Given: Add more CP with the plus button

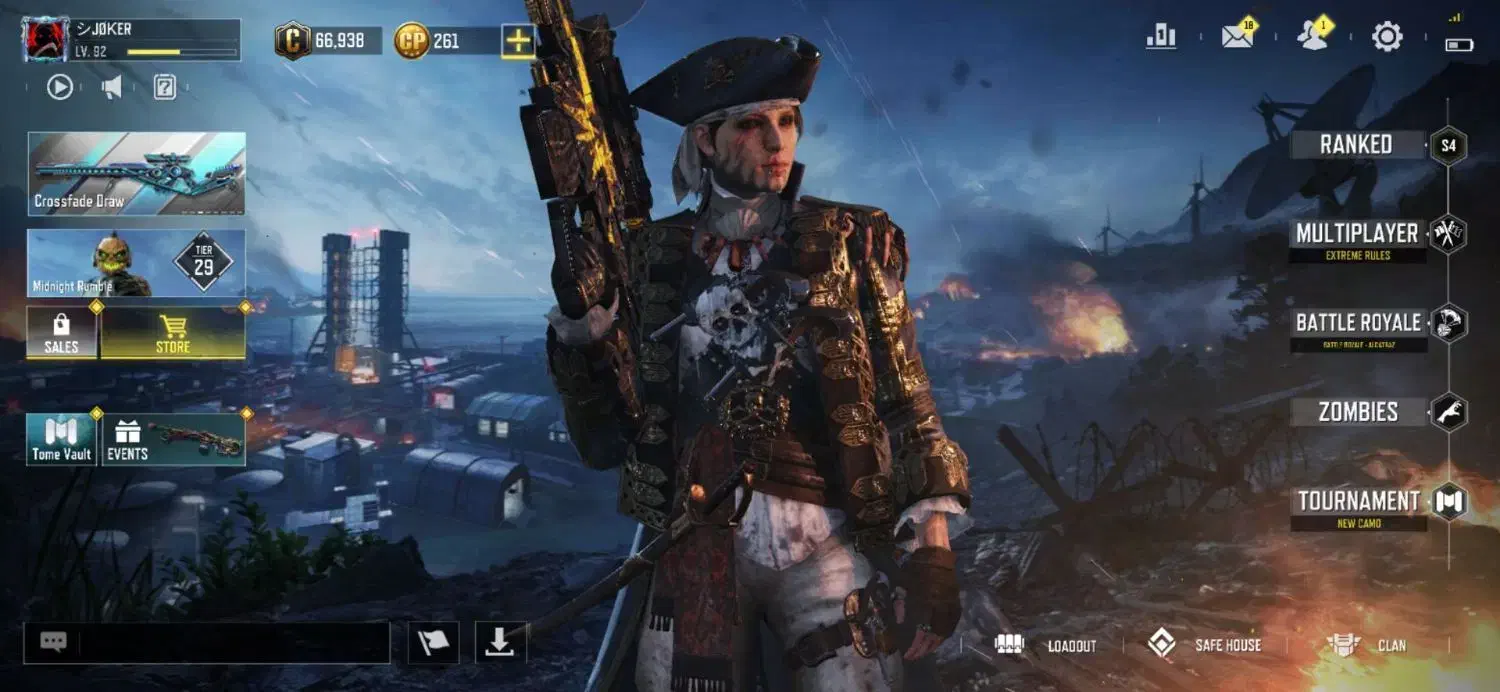Looking at the screenshot, I should point(518,41).
